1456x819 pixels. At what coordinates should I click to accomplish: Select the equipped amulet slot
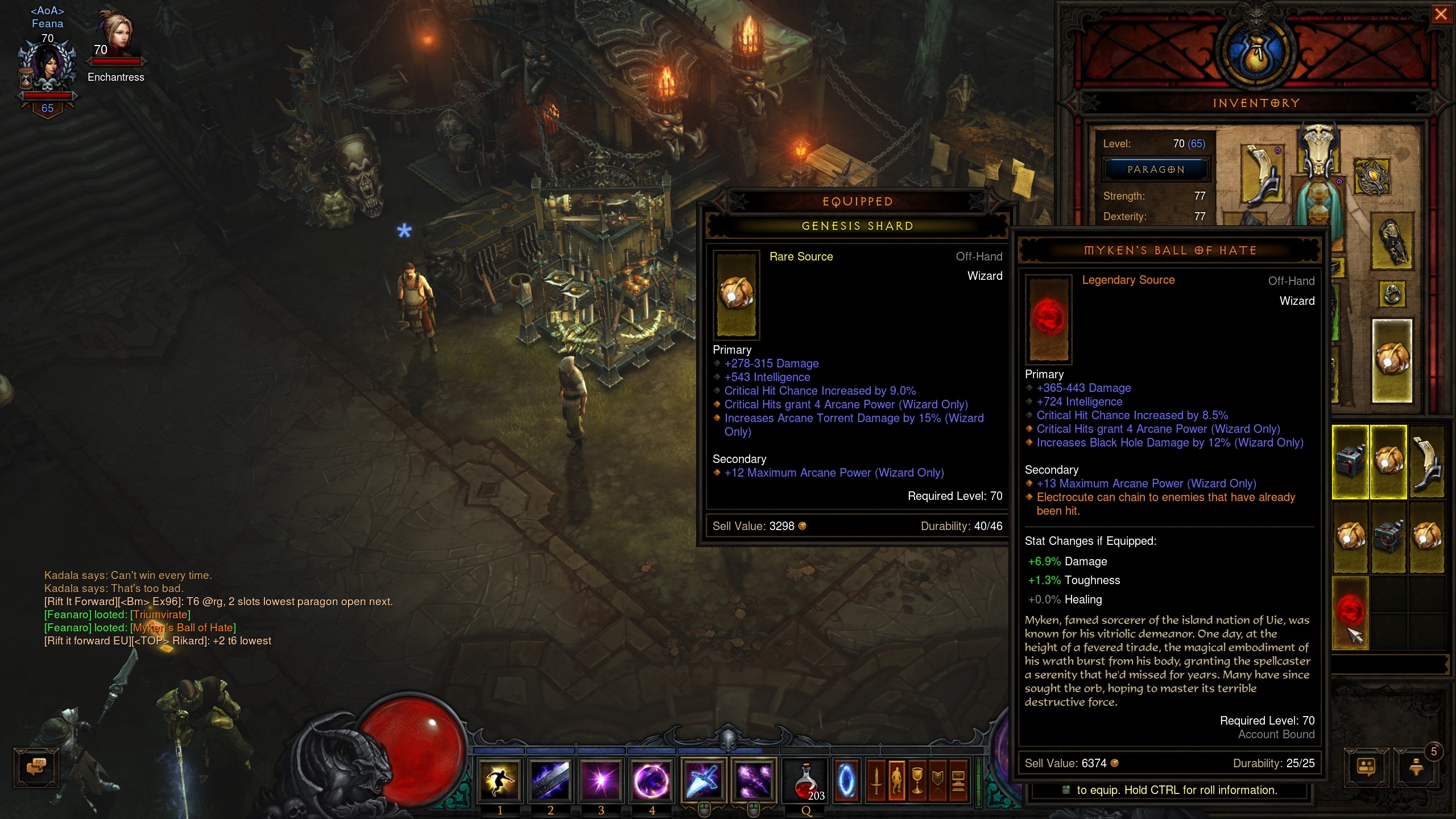coord(1372,177)
